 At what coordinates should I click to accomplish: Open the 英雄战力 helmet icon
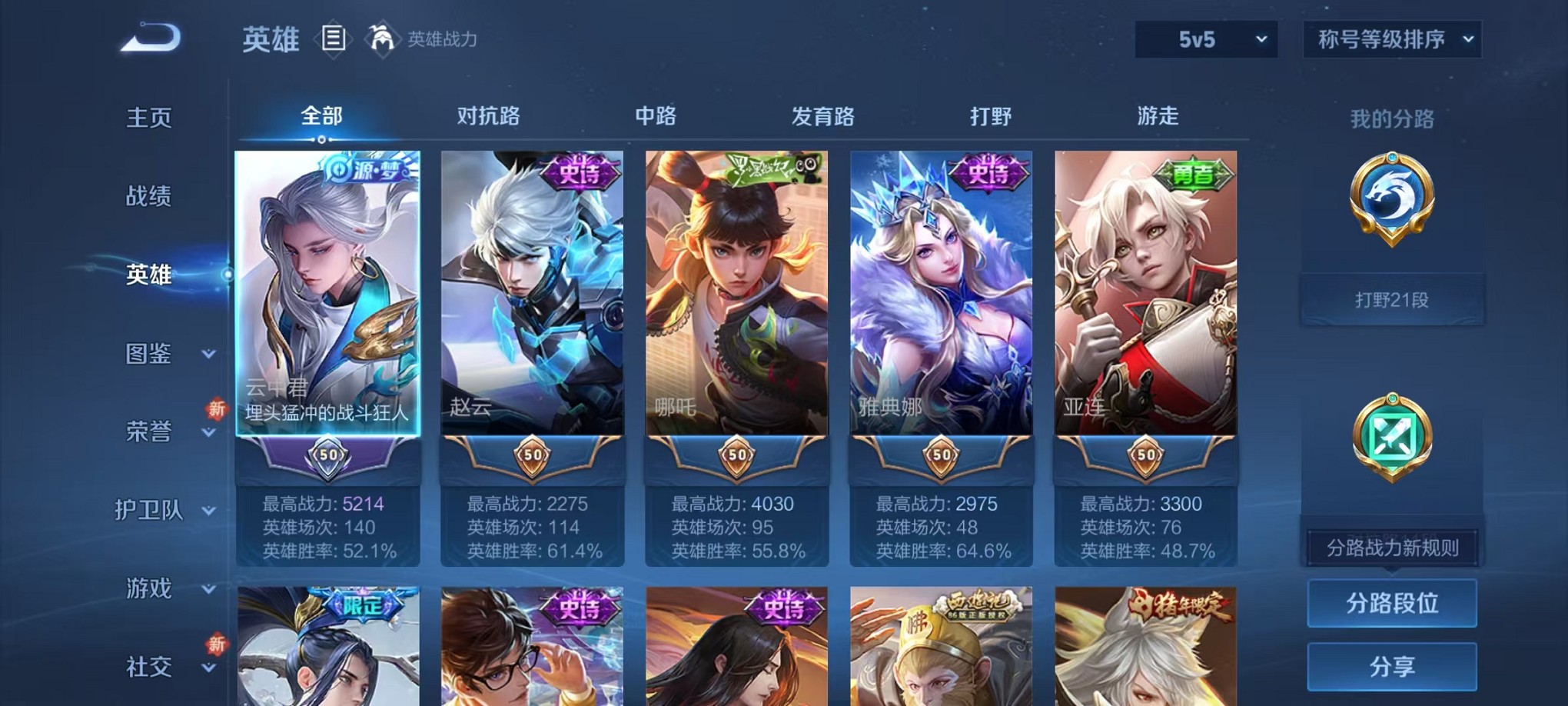point(382,36)
